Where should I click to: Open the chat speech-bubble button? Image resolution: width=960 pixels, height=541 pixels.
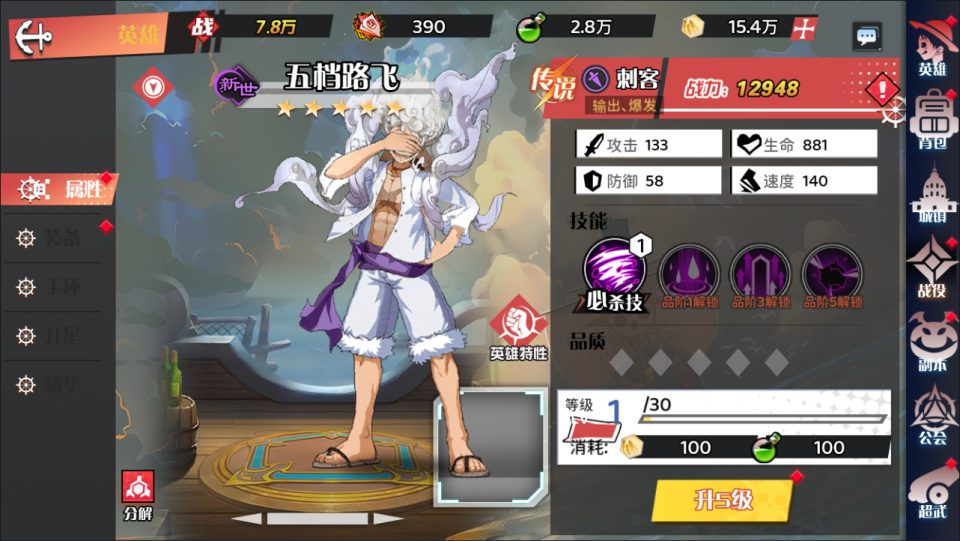pos(867,37)
